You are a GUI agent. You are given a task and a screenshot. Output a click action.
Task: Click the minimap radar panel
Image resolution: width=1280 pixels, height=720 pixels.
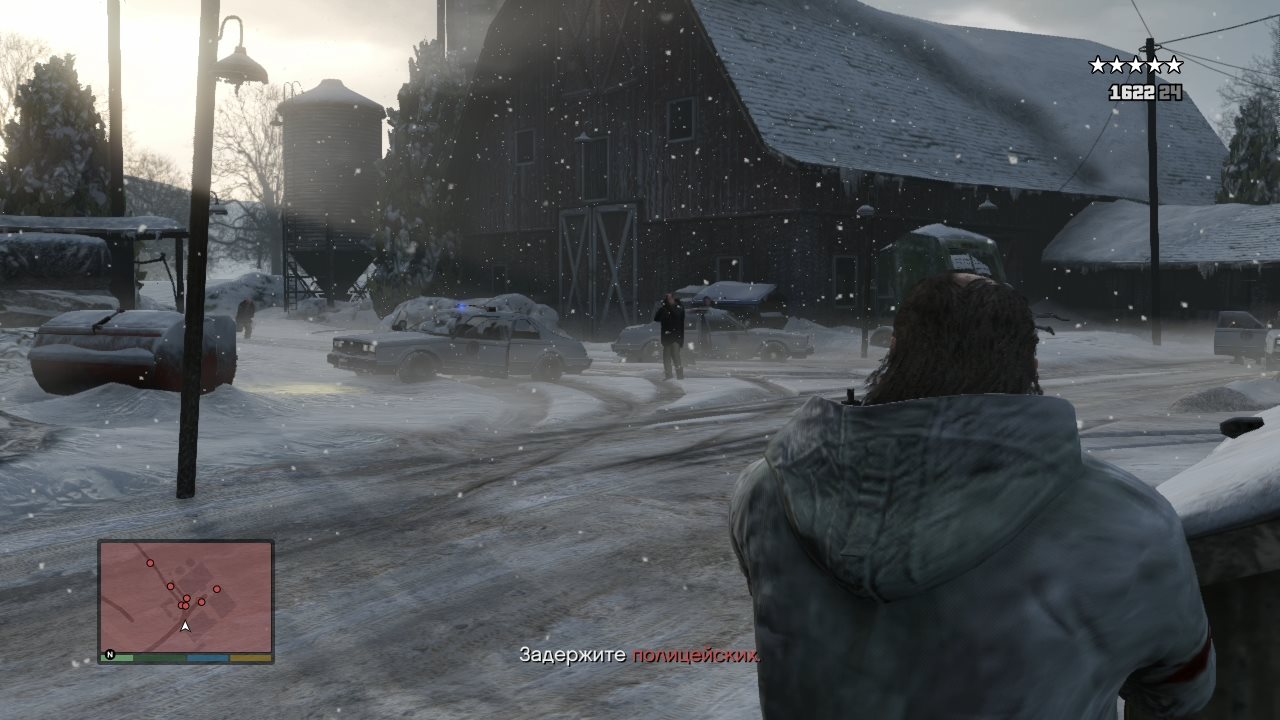[186, 596]
